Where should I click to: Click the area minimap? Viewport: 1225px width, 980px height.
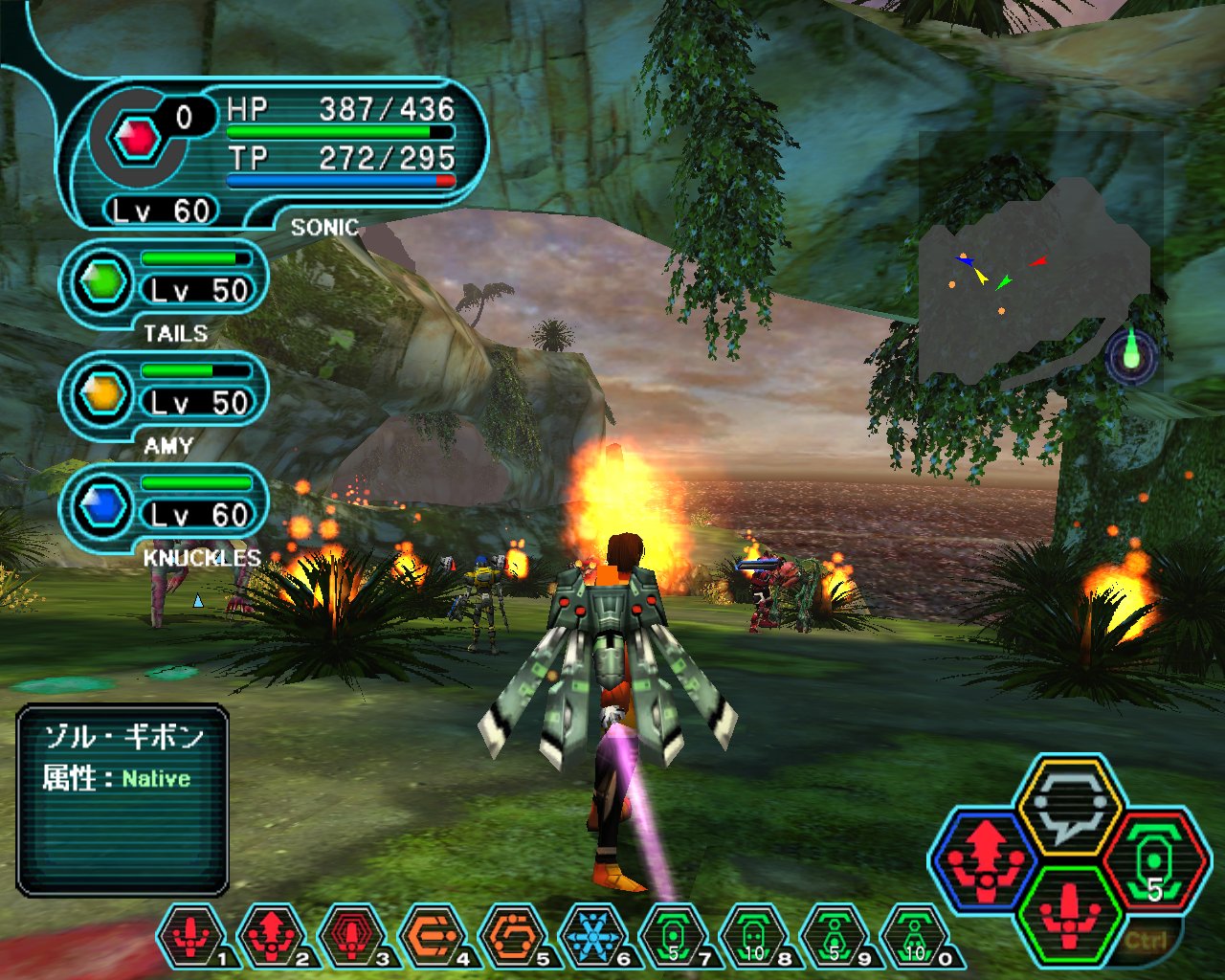click(1034, 278)
